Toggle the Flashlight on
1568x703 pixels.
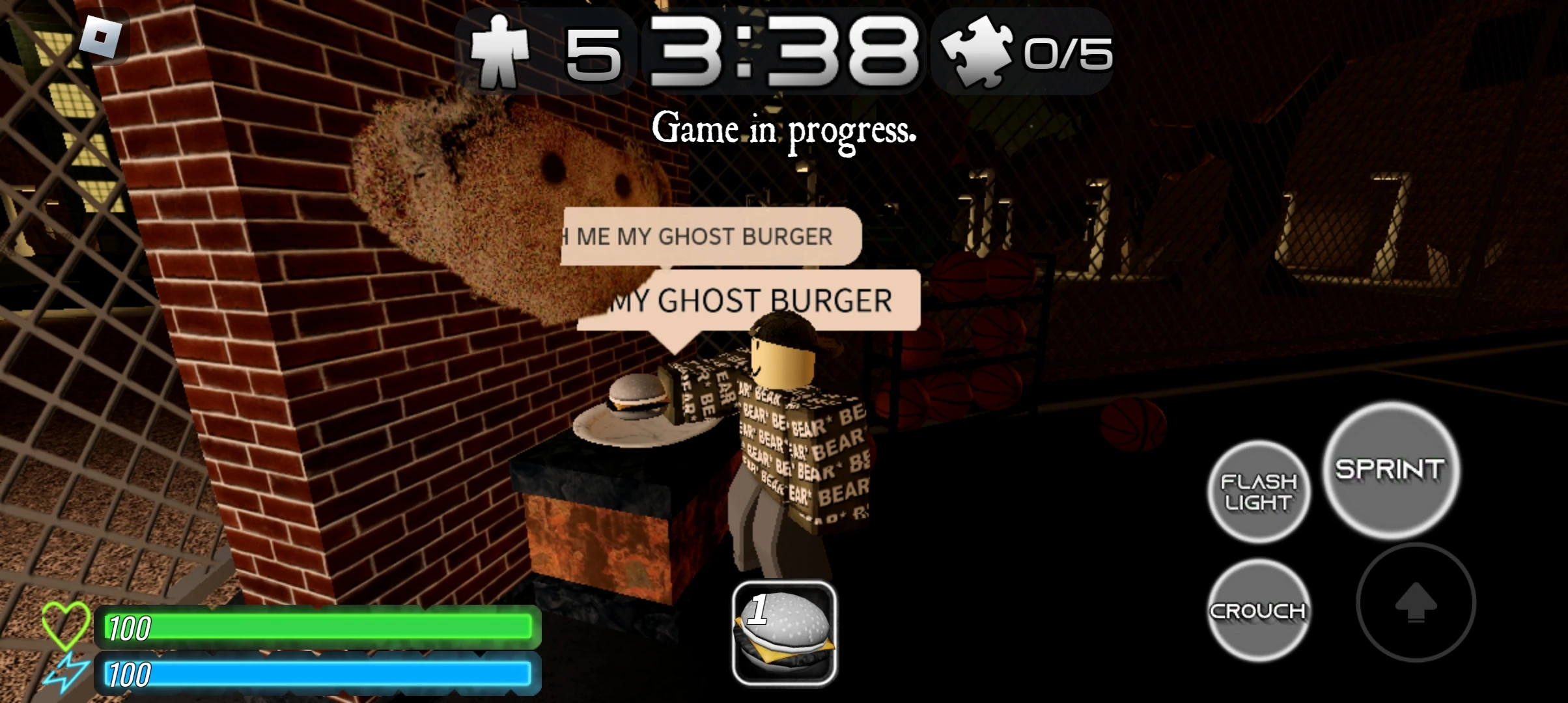coord(1258,489)
